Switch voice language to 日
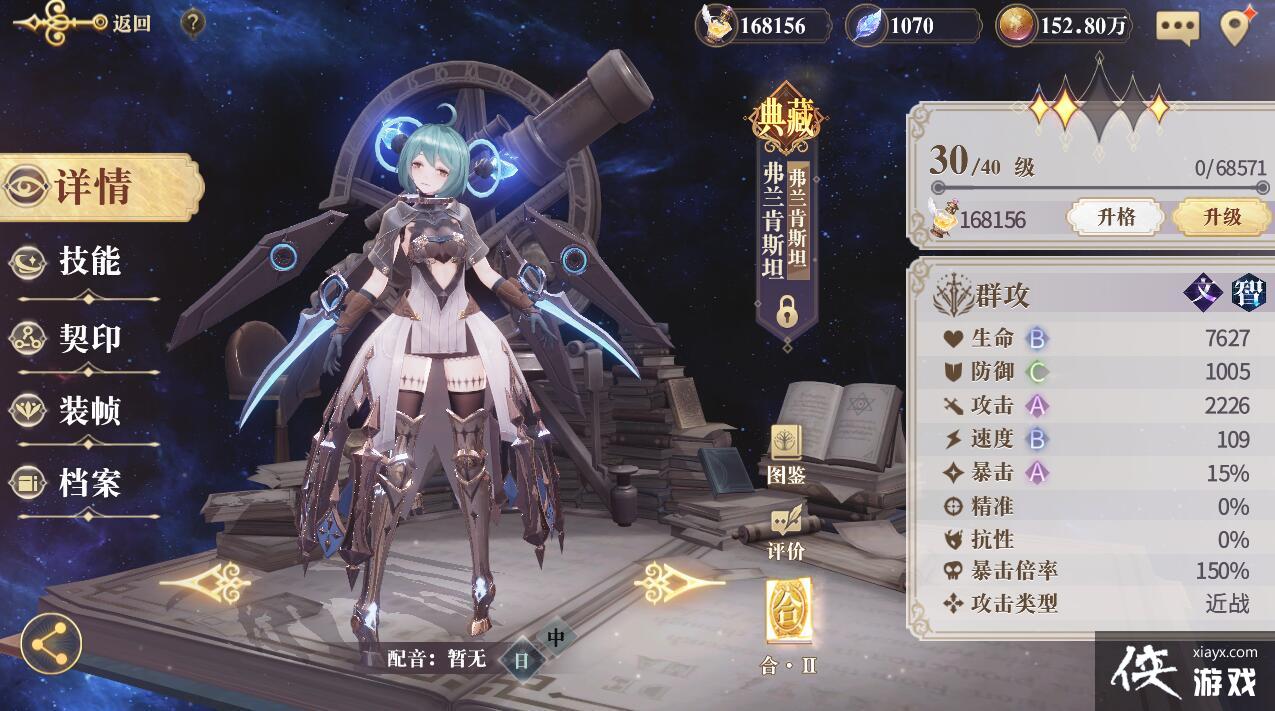The width and height of the screenshot is (1275, 711). click(522, 659)
